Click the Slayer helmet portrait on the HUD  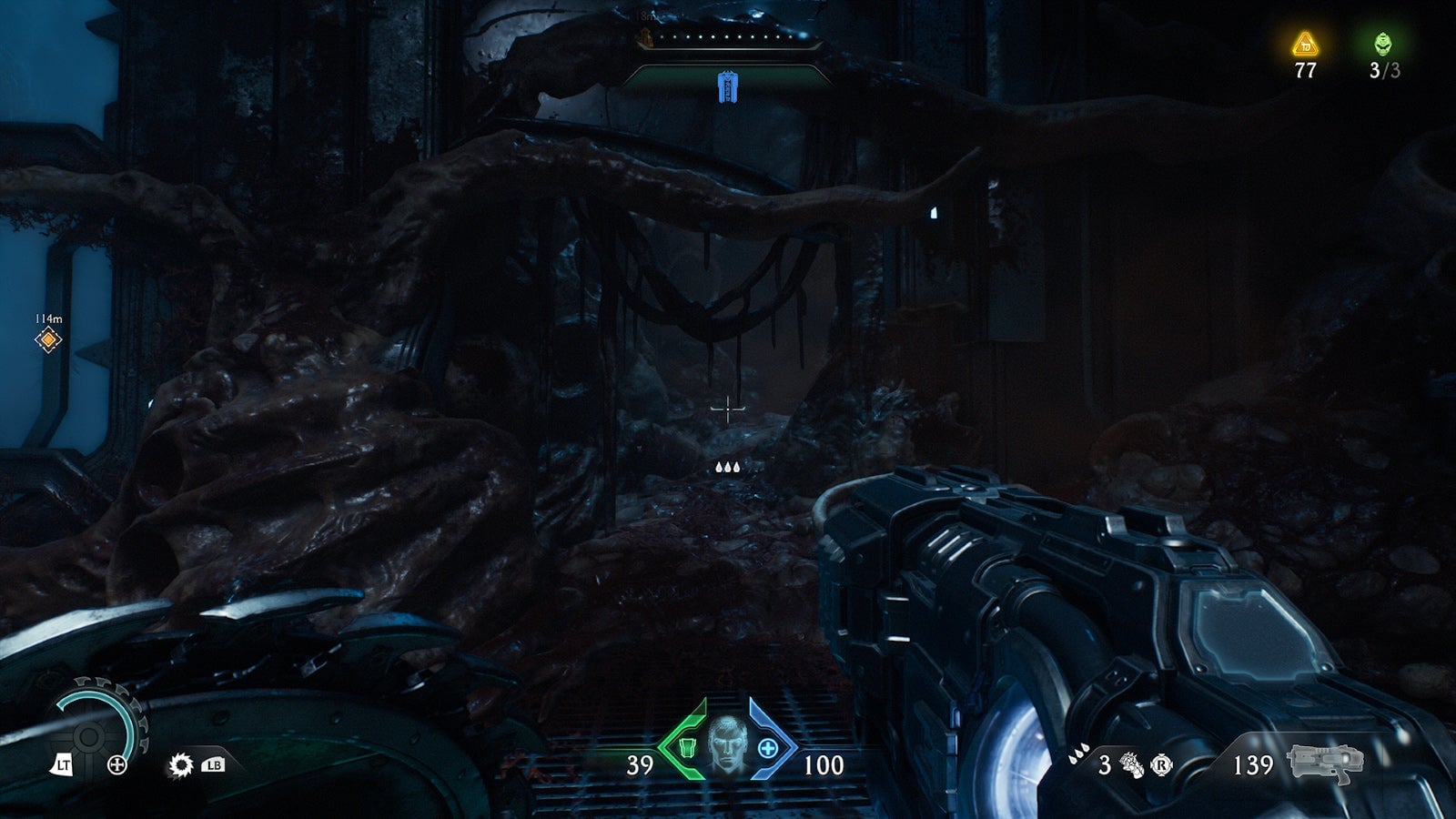pyautogui.click(x=728, y=746)
